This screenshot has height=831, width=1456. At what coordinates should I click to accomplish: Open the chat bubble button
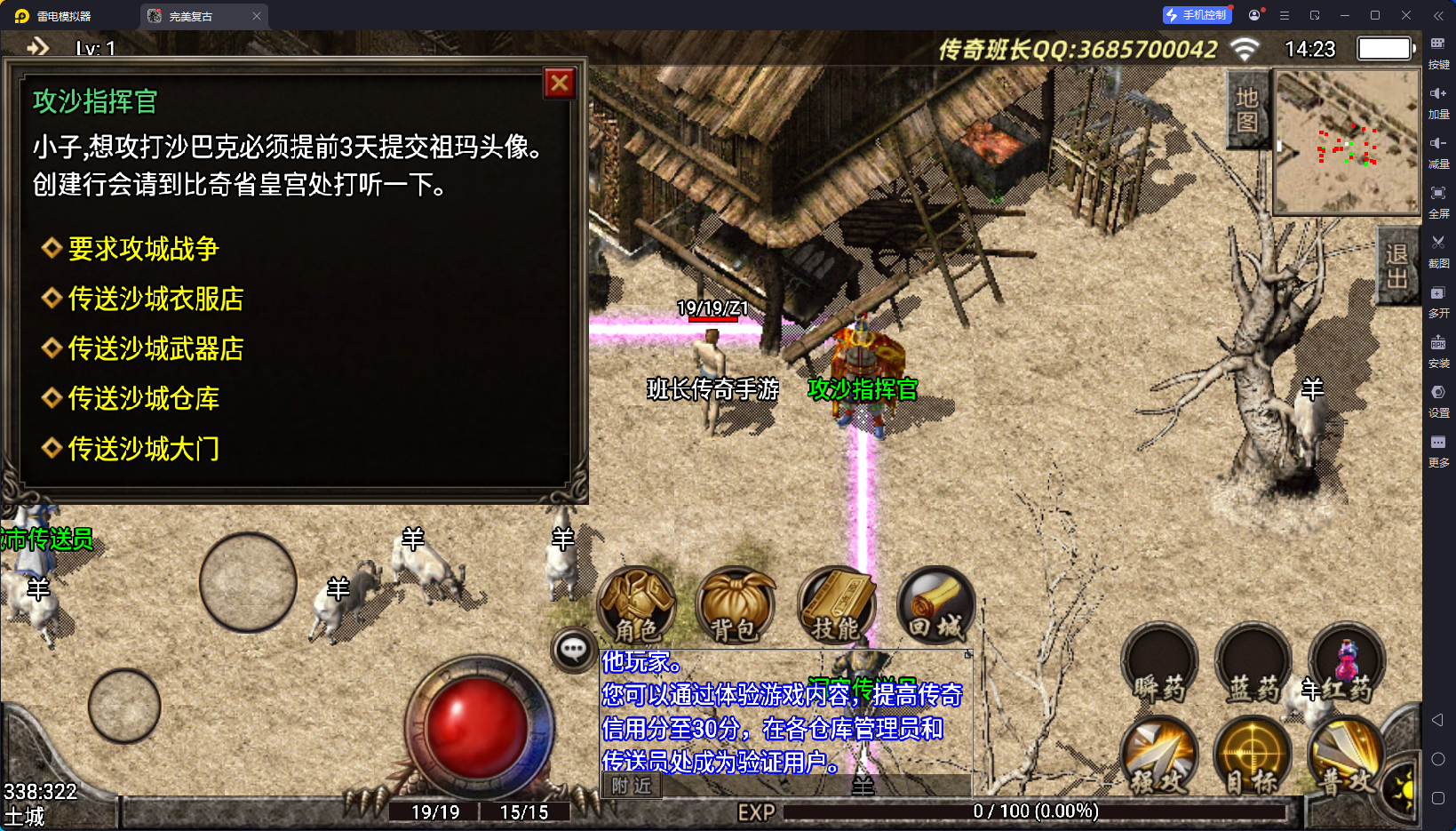[573, 650]
